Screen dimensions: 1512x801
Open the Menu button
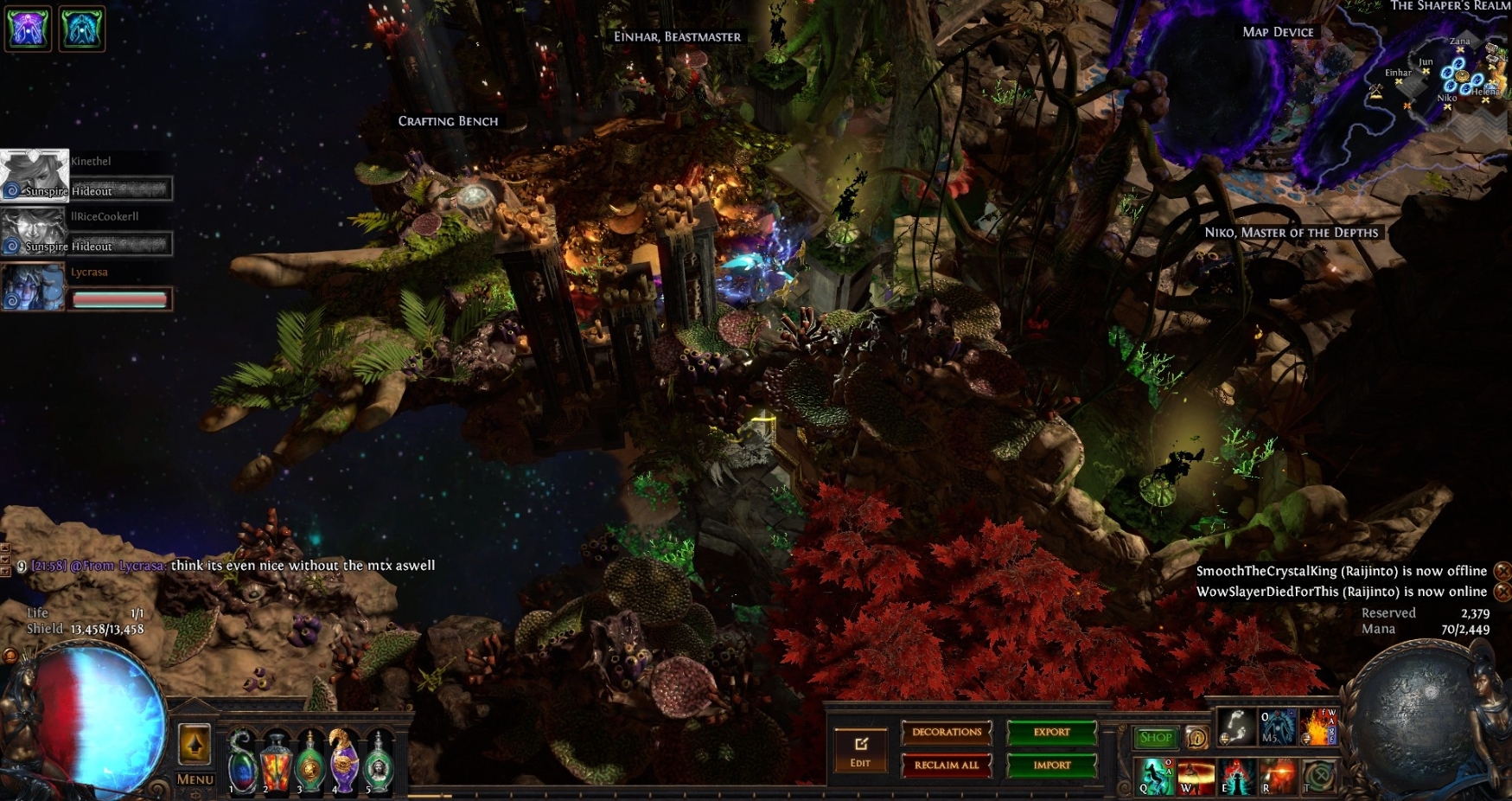pos(195,779)
